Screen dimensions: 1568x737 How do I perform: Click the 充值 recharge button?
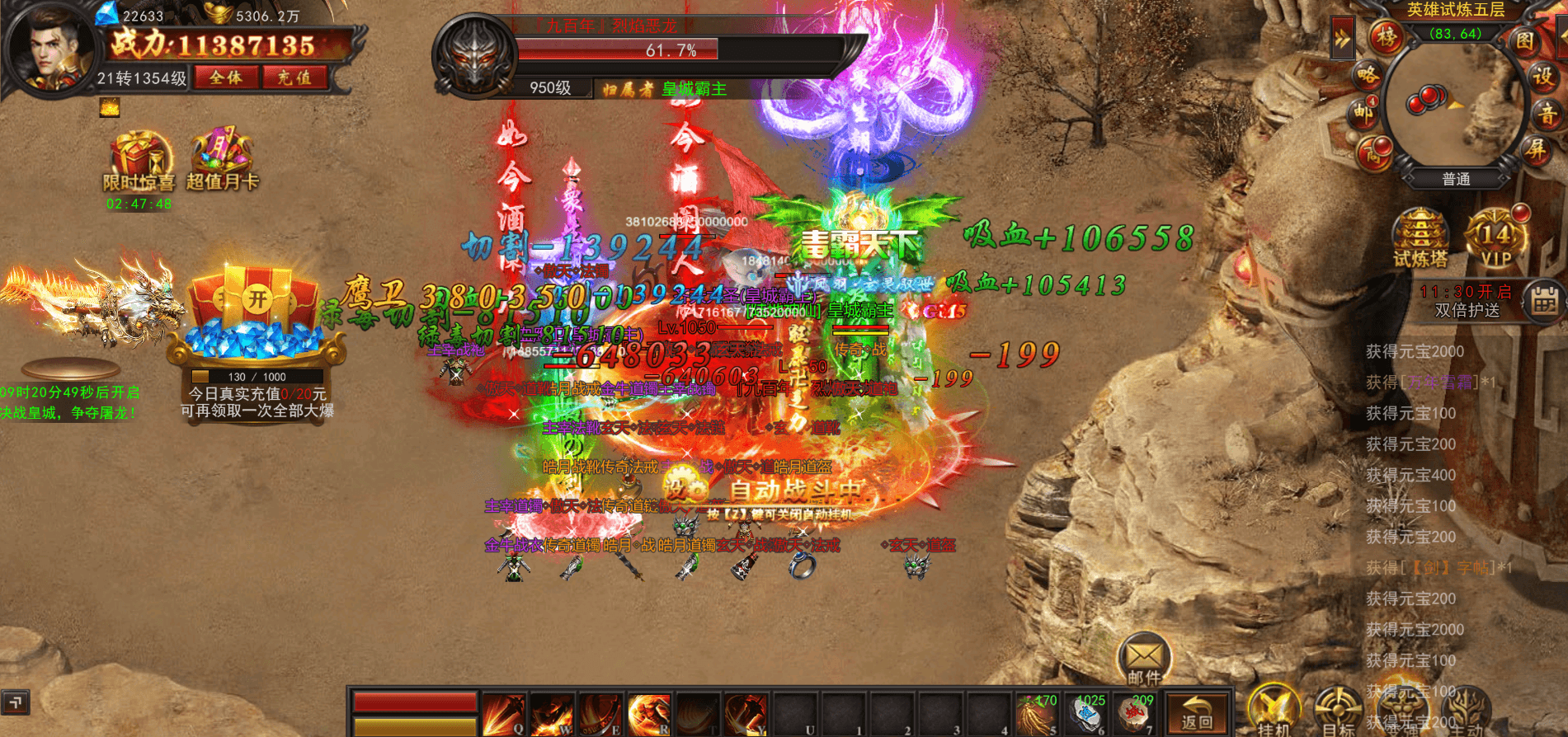click(x=294, y=78)
